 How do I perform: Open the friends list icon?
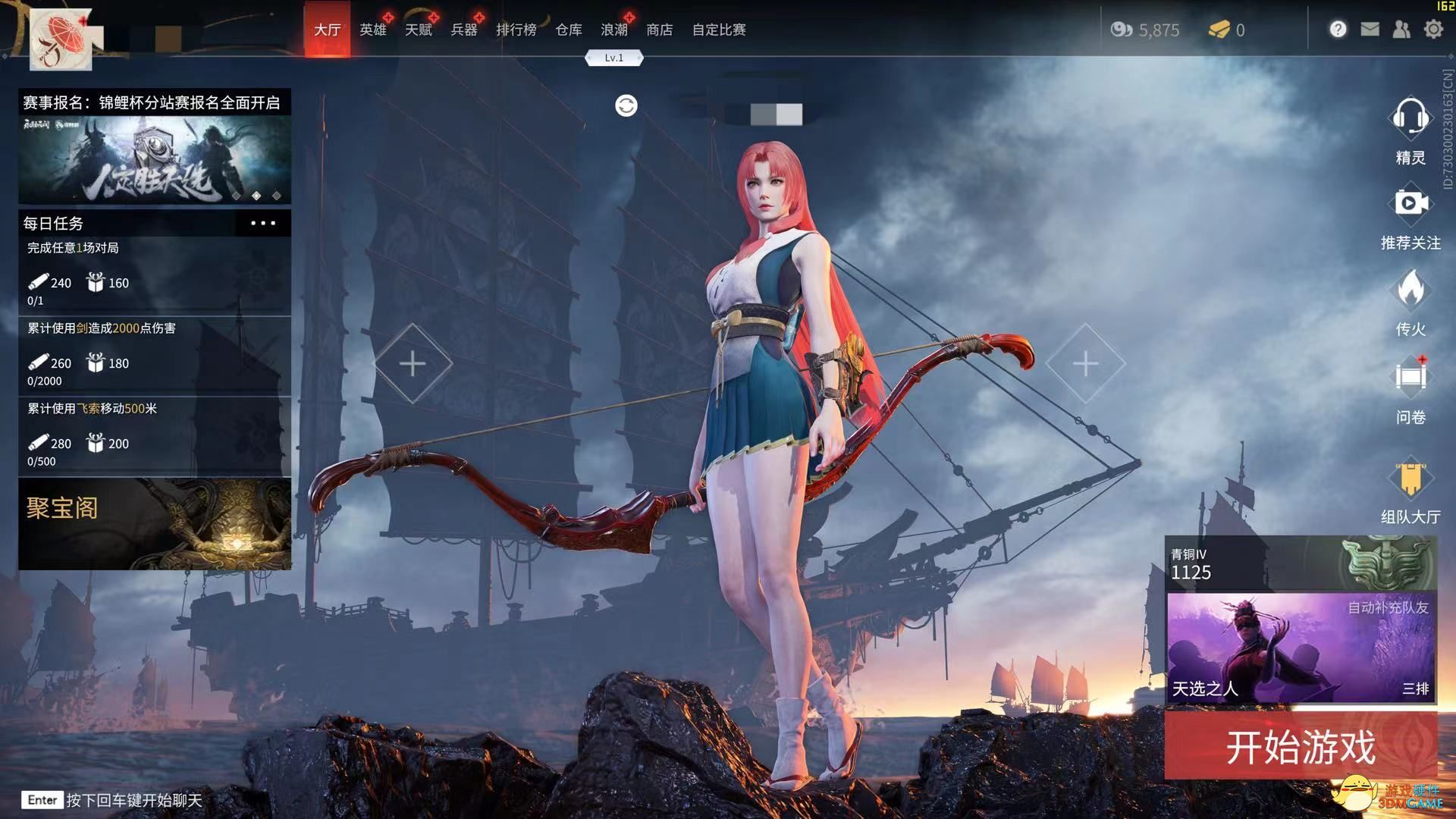pos(1401,29)
